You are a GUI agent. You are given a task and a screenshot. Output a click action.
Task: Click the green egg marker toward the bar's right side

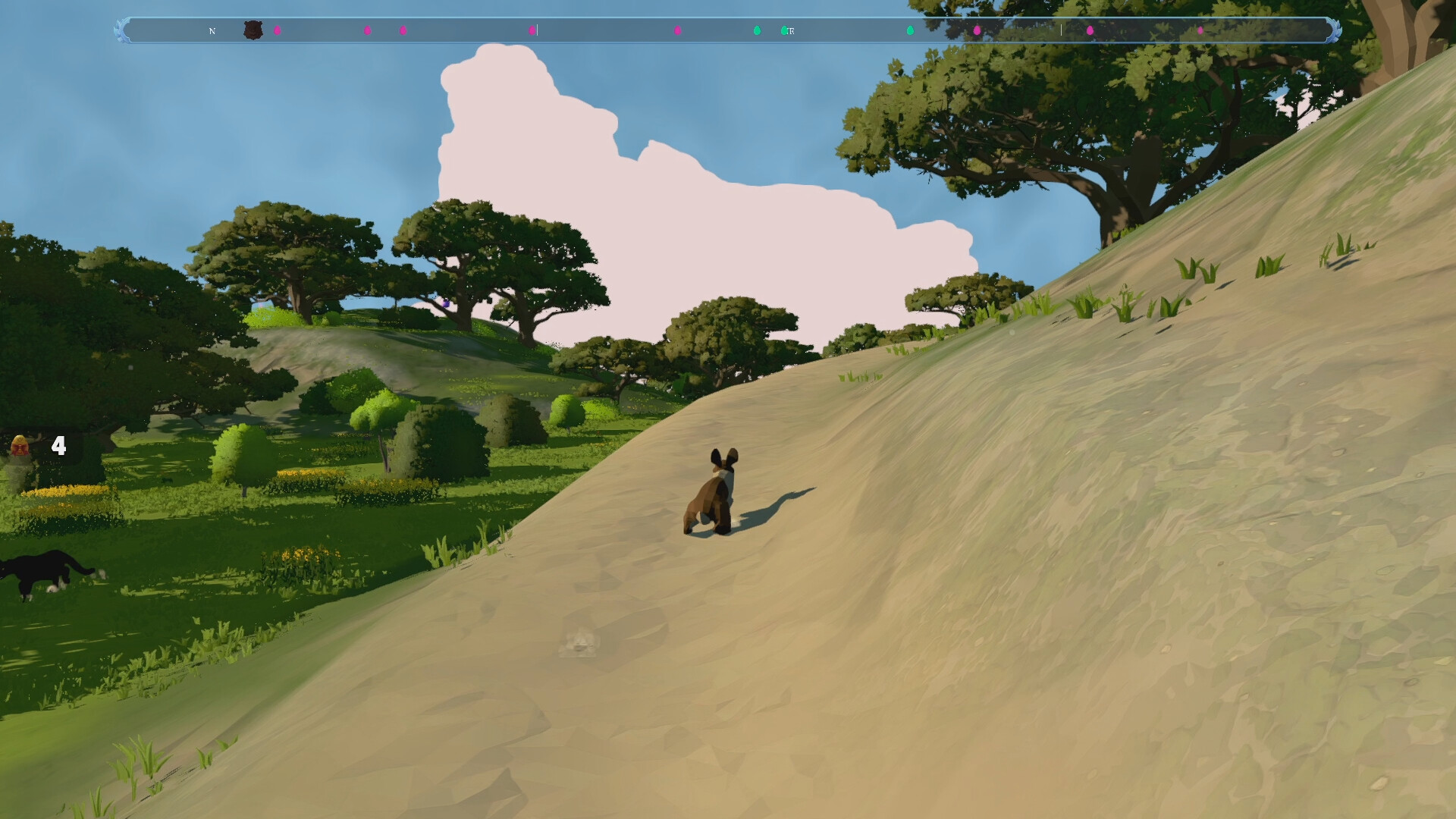(912, 31)
